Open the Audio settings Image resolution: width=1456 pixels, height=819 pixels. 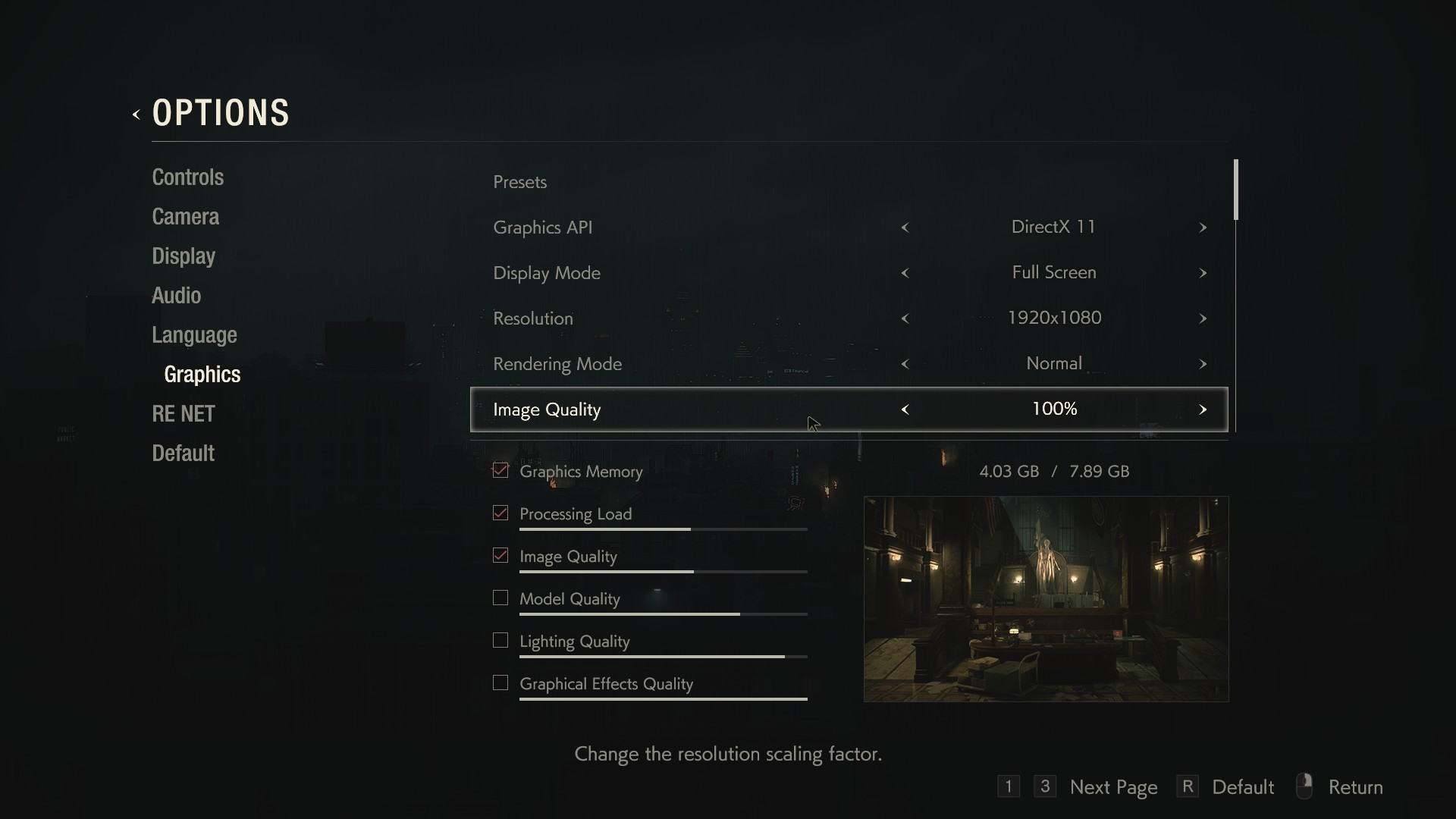(x=176, y=296)
